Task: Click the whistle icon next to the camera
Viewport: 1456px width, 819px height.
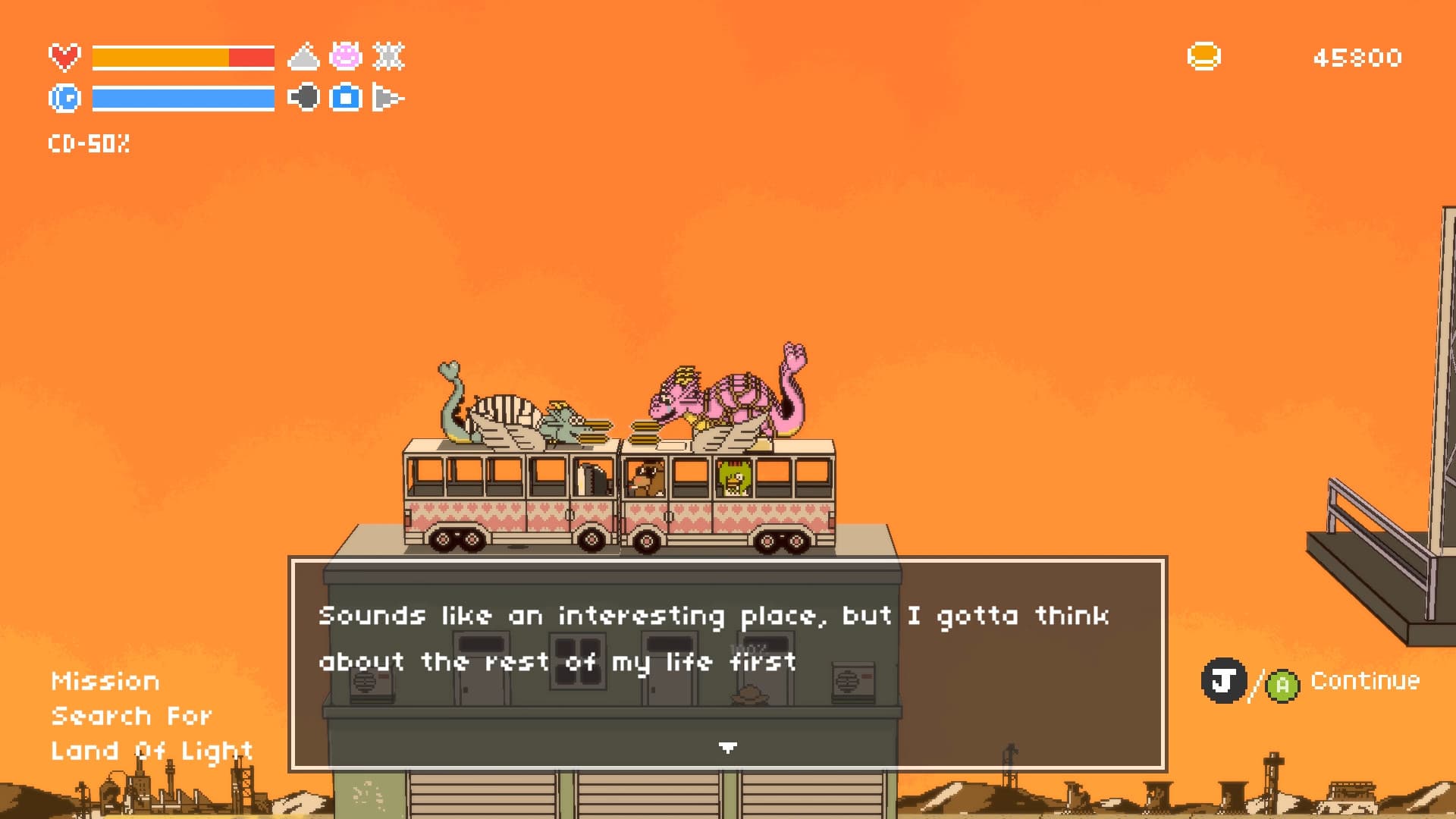Action: [388, 97]
